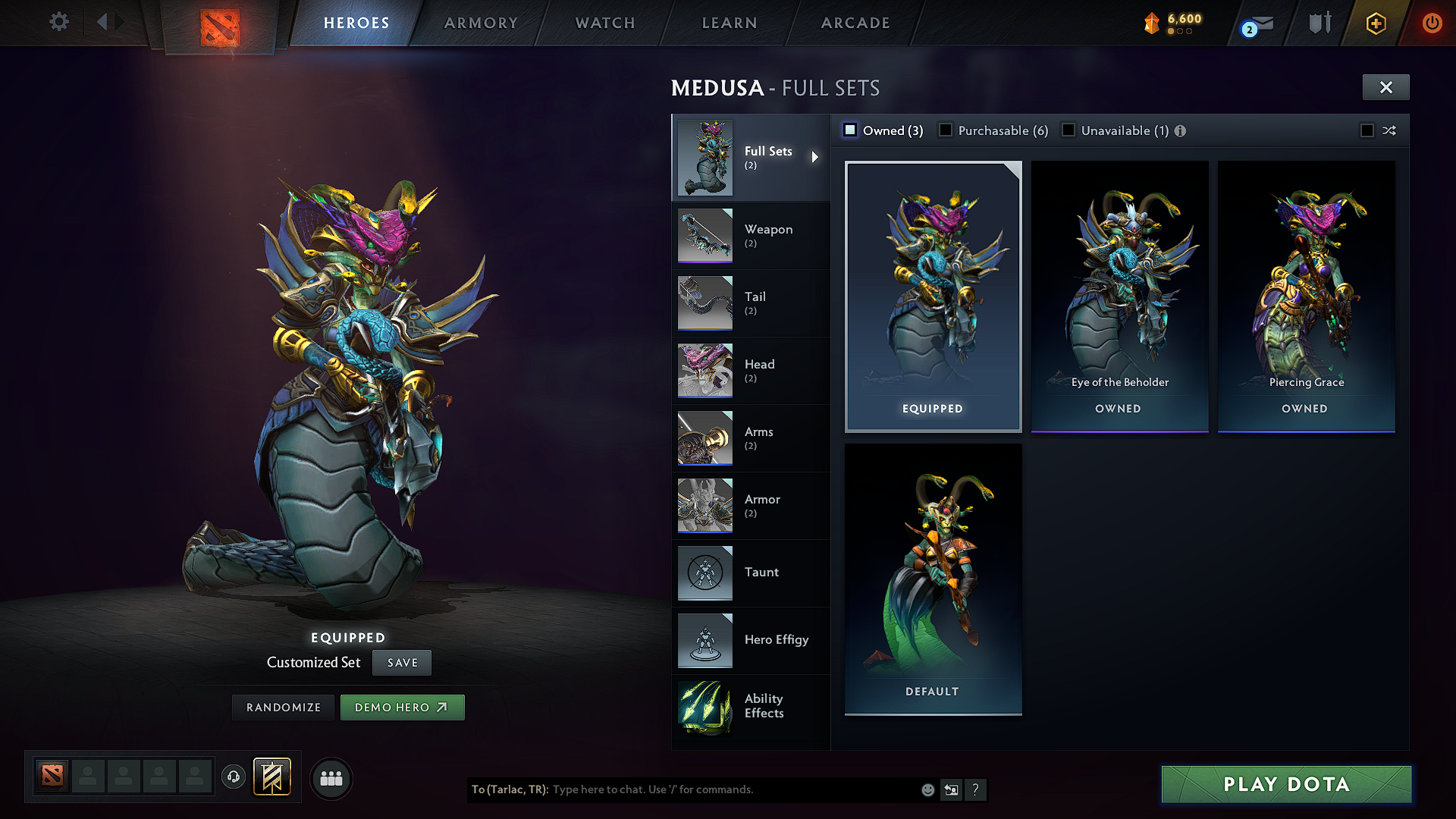1456x819 pixels.
Task: Show the Ability Effects category
Action: [x=750, y=707]
